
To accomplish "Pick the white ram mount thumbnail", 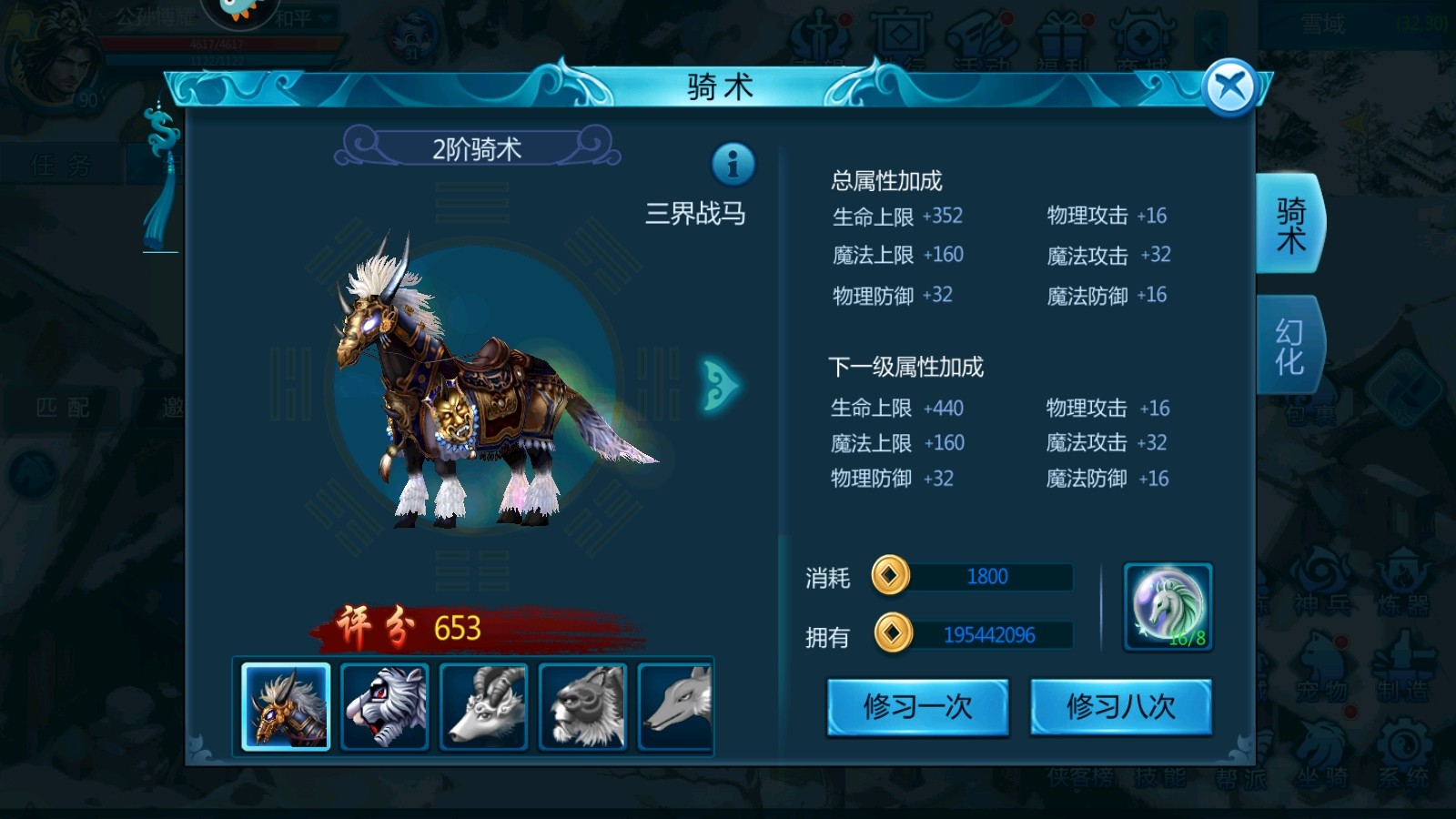I will click(483, 706).
